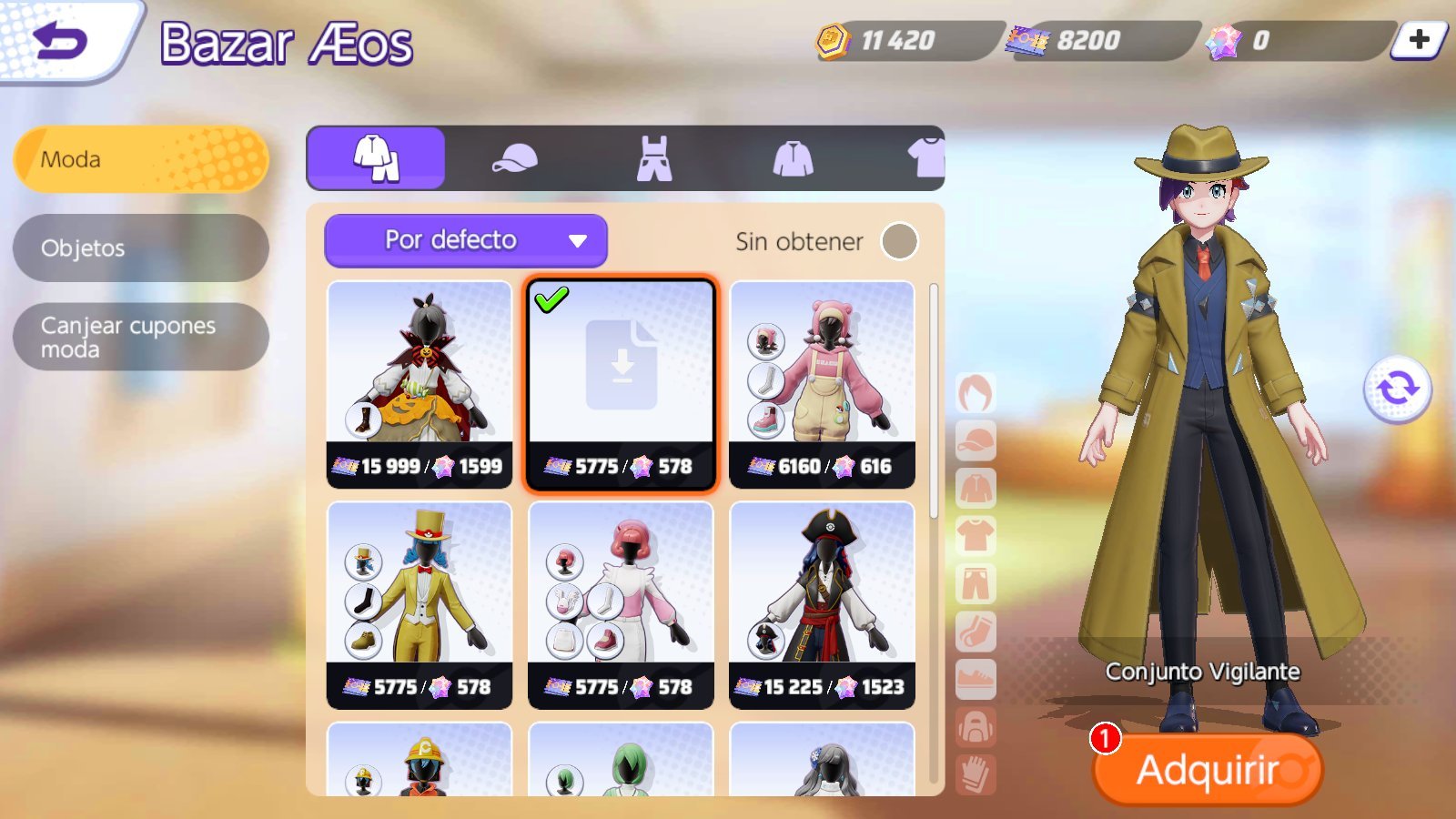Select the vampire costume priced 15 999
The image size is (1456, 819).
(x=420, y=384)
